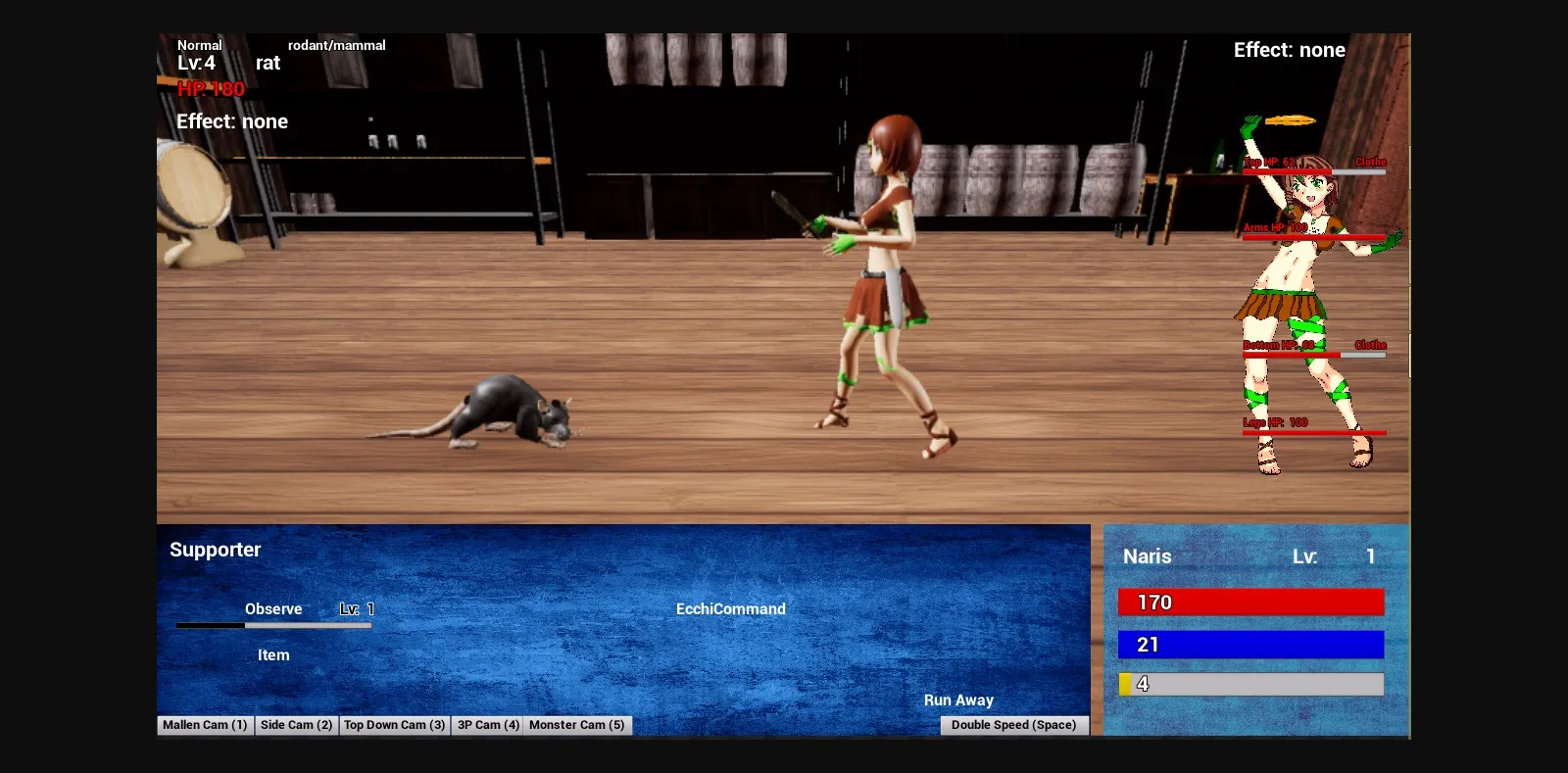Select the Observe command
Image resolution: width=1568 pixels, height=773 pixels.
coord(274,608)
